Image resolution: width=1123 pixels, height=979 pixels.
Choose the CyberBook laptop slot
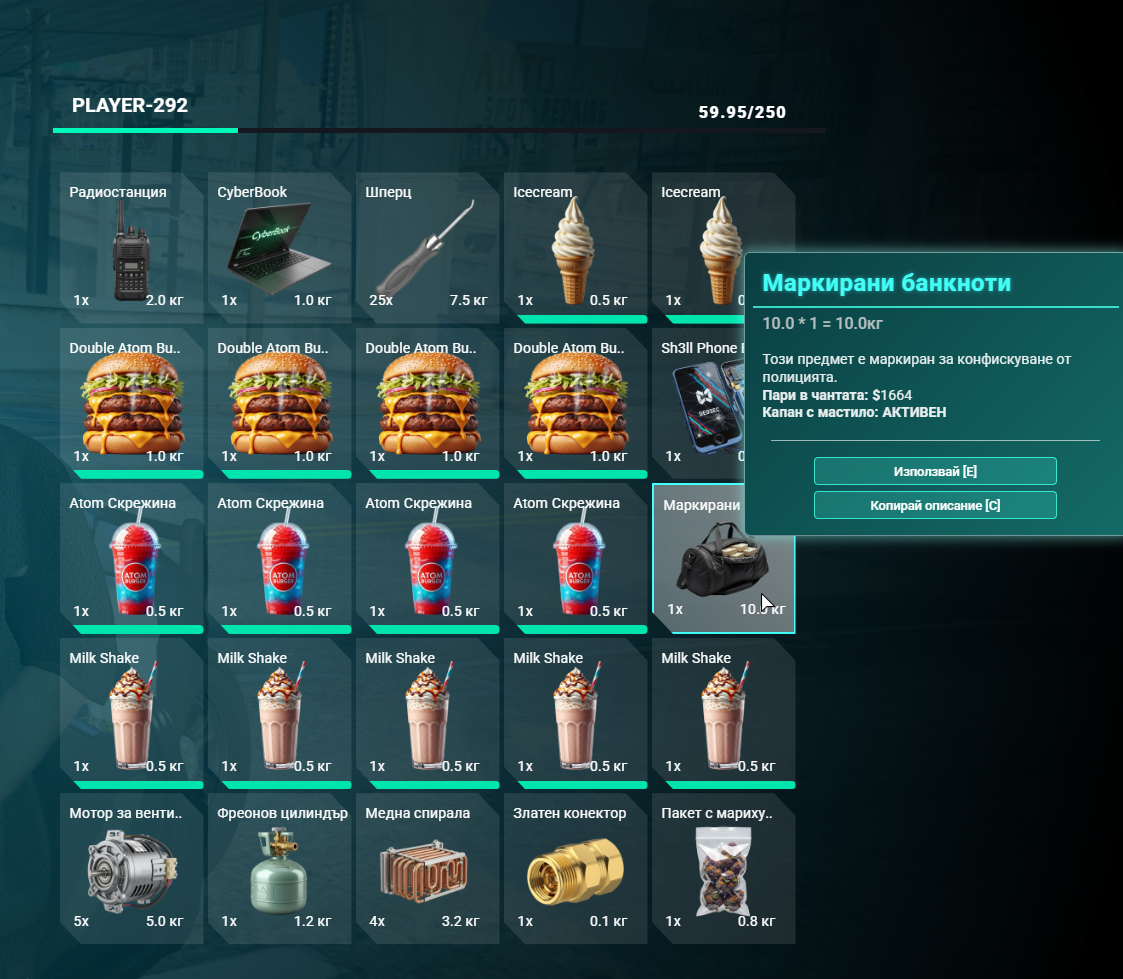click(279, 245)
